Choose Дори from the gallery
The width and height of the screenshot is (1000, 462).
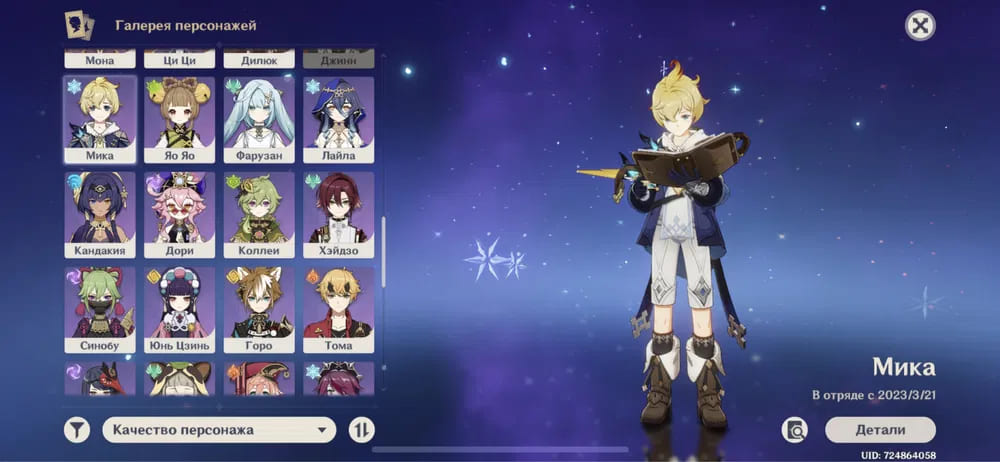(179, 215)
